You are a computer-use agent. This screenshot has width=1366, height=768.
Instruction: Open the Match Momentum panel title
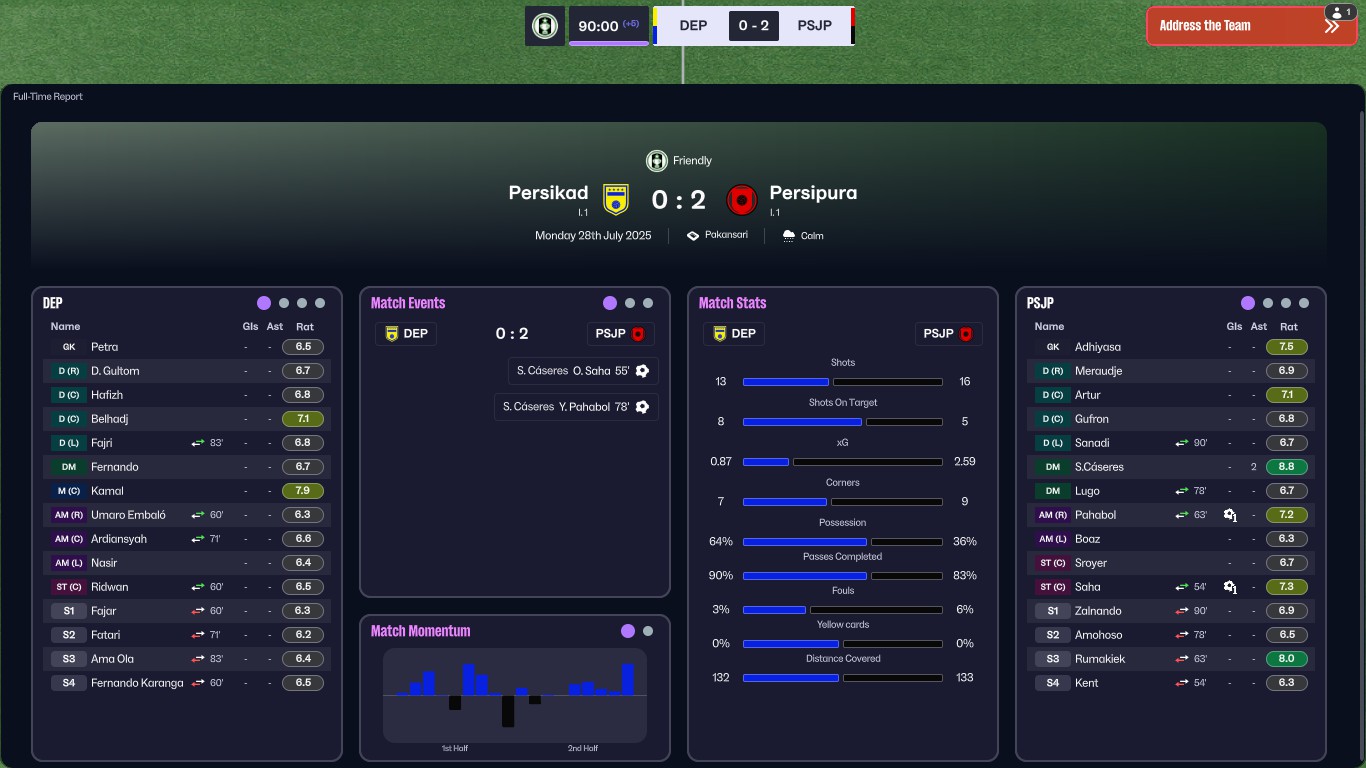(420, 631)
